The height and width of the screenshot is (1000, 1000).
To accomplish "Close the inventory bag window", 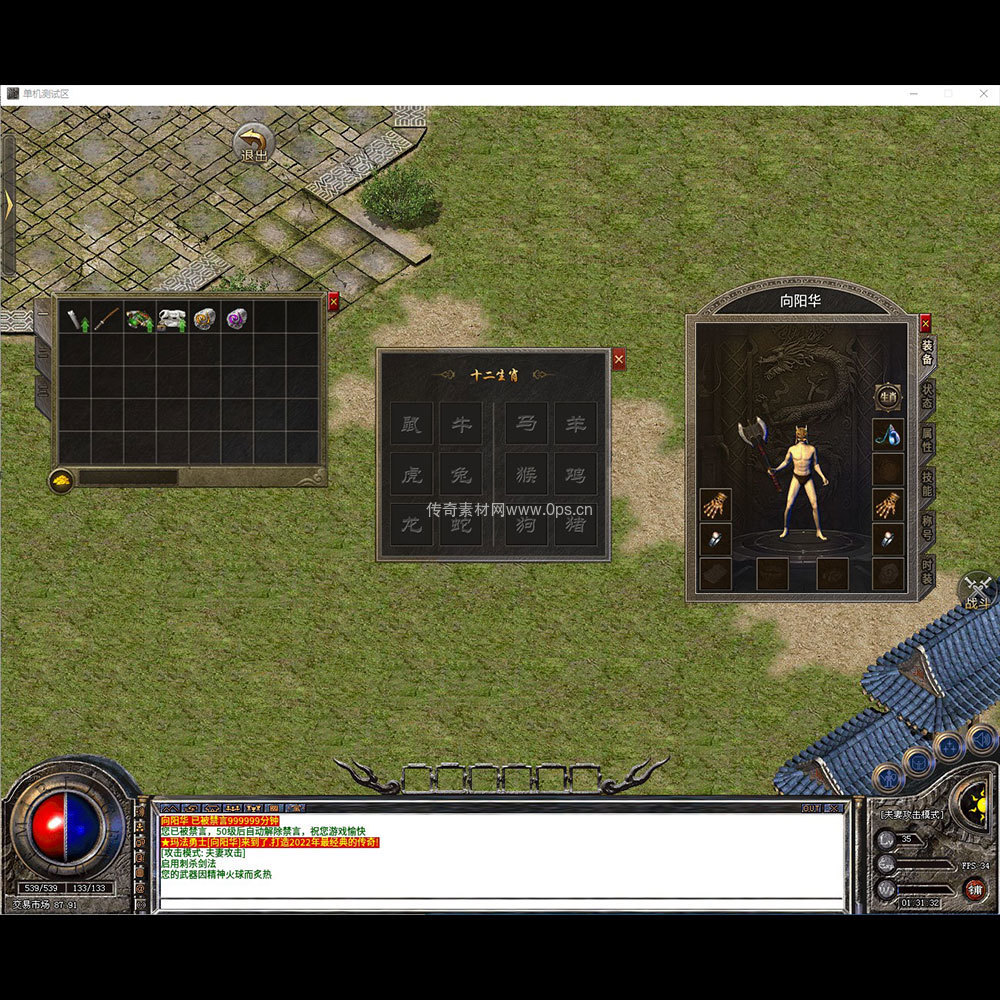I will (334, 302).
